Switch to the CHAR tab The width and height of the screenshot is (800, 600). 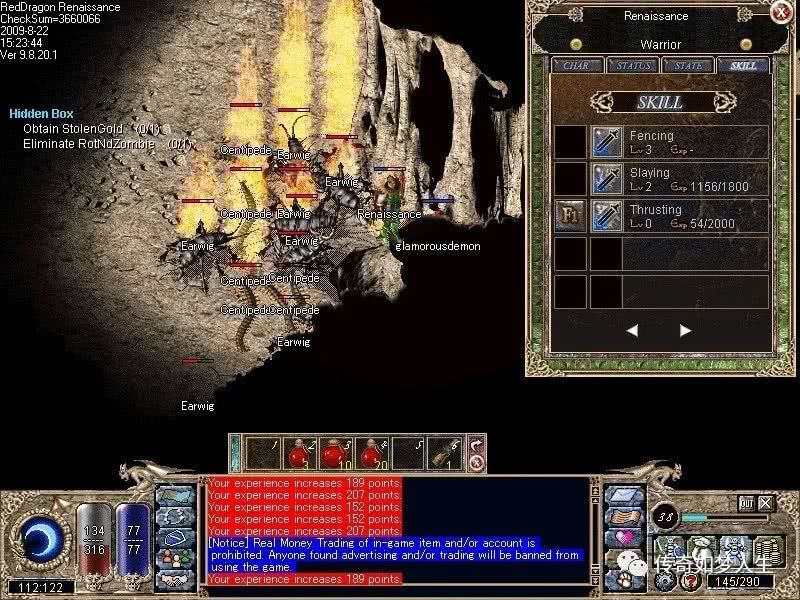coord(576,66)
